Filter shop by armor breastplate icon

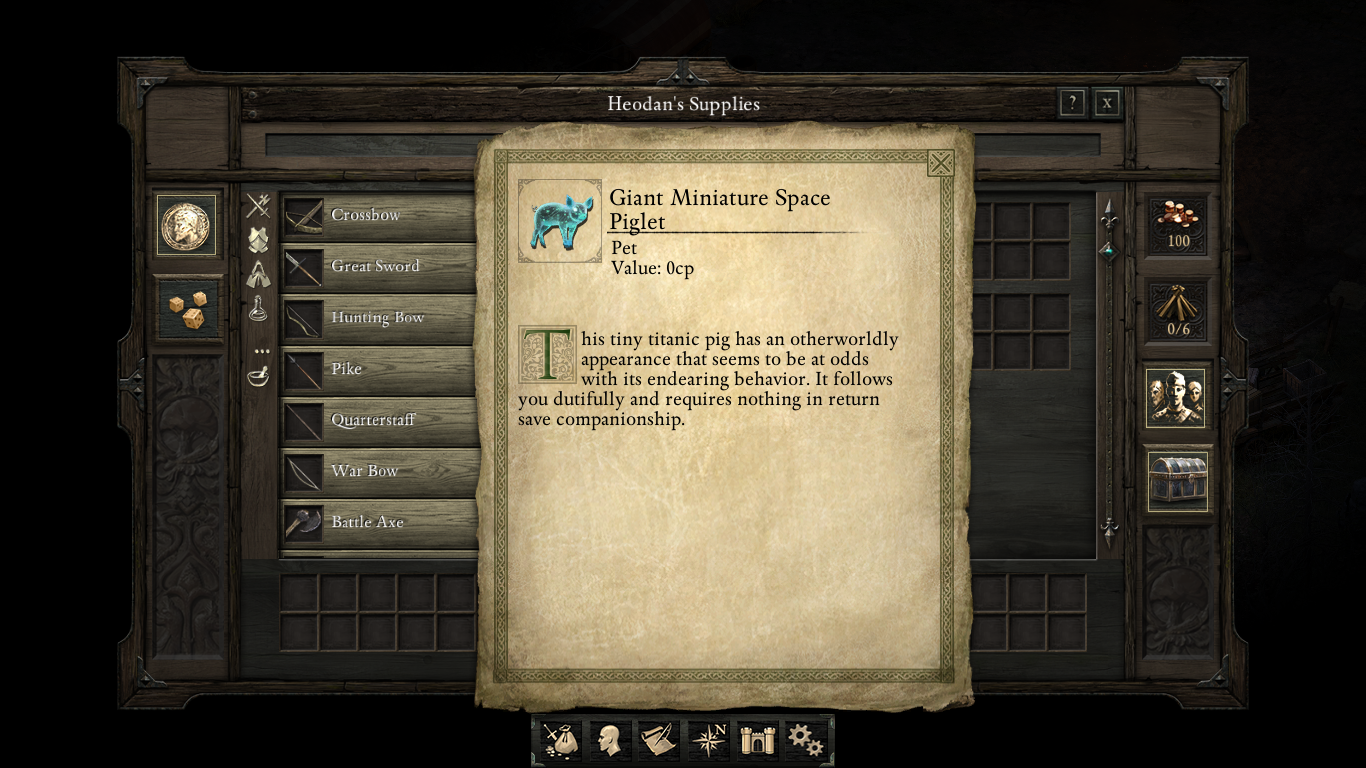259,240
